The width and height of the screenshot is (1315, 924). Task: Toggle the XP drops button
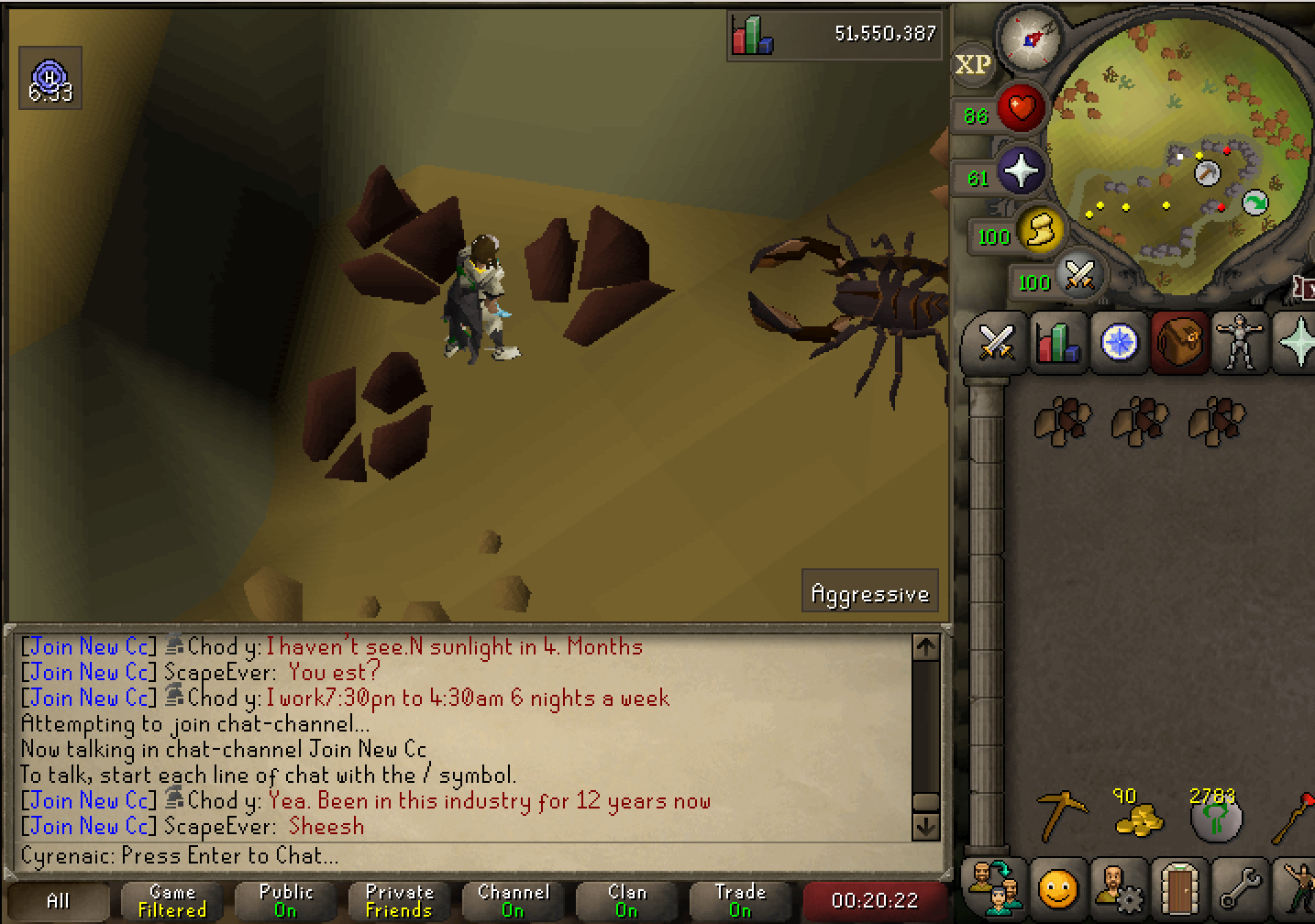pos(973,65)
